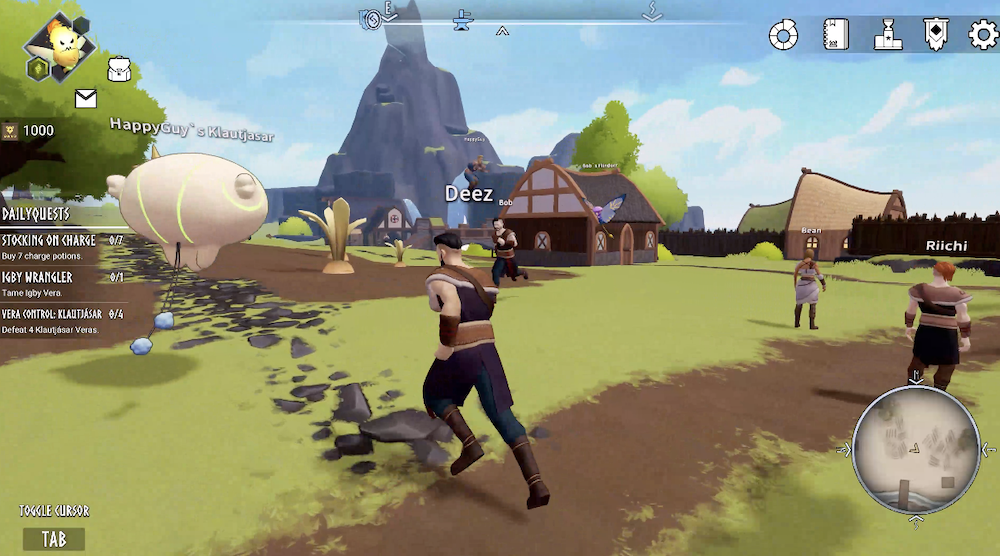Click the small green leaf hexagon badge
The width and height of the screenshot is (1000, 556).
(37, 68)
